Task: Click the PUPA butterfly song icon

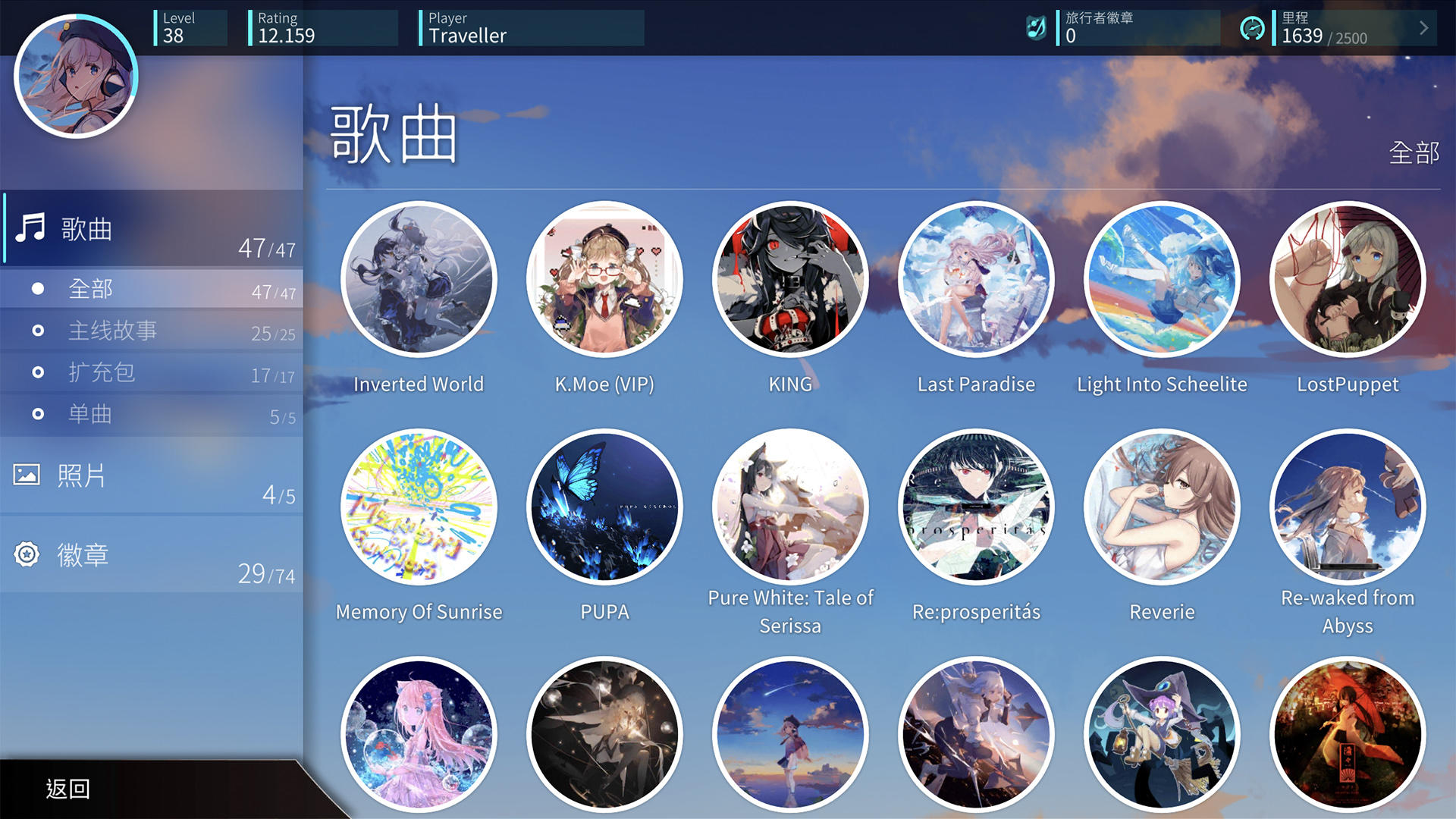Action: click(x=604, y=507)
